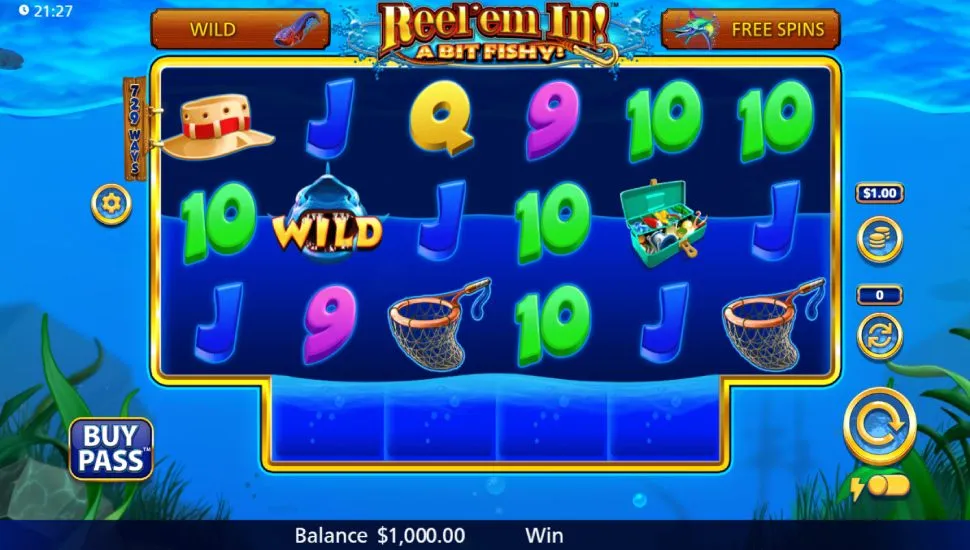970x550 pixels.
Task: Toggle the lightning turbo spin switch
Action: pos(881,486)
